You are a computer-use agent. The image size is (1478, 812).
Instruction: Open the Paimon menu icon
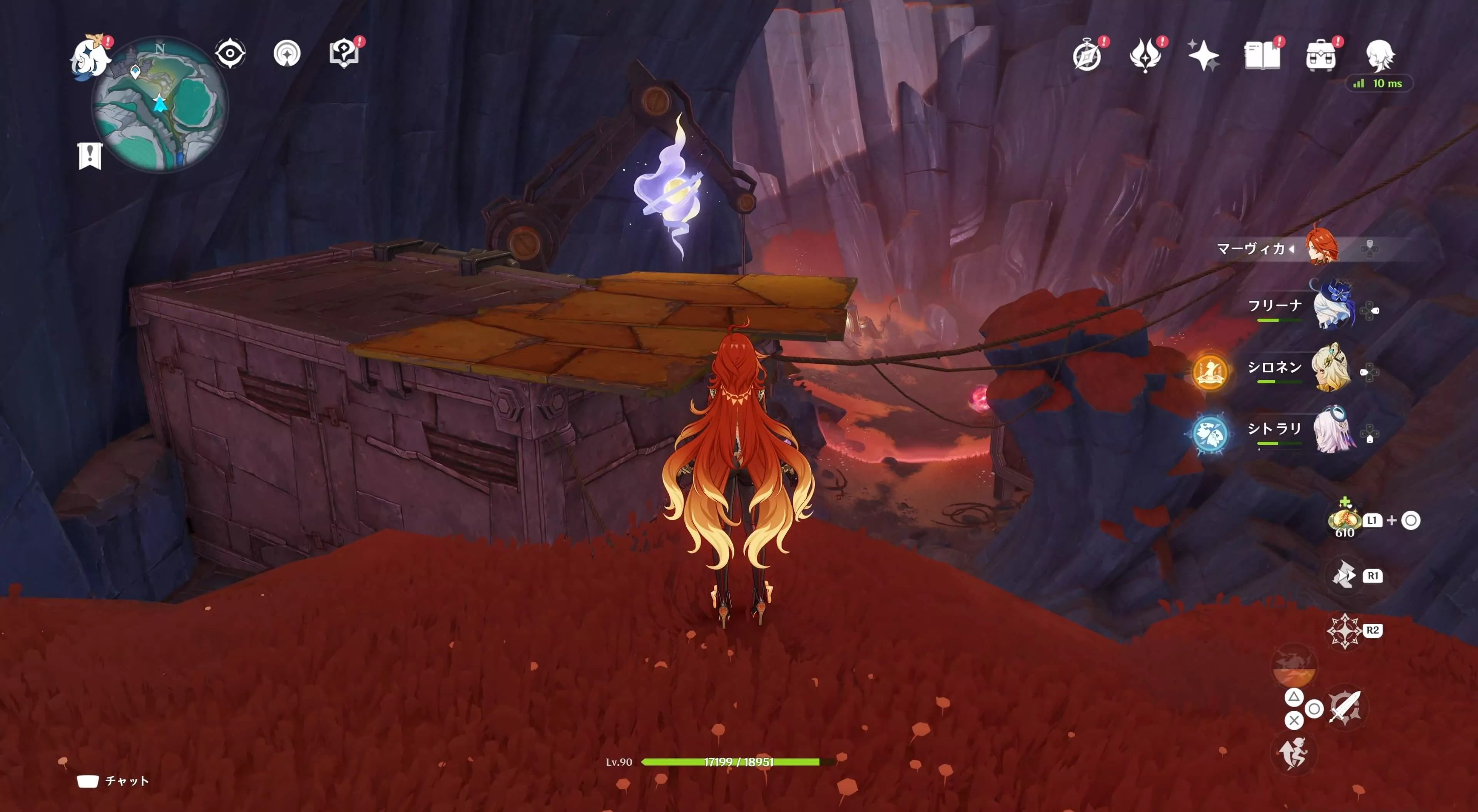pyautogui.click(x=90, y=56)
